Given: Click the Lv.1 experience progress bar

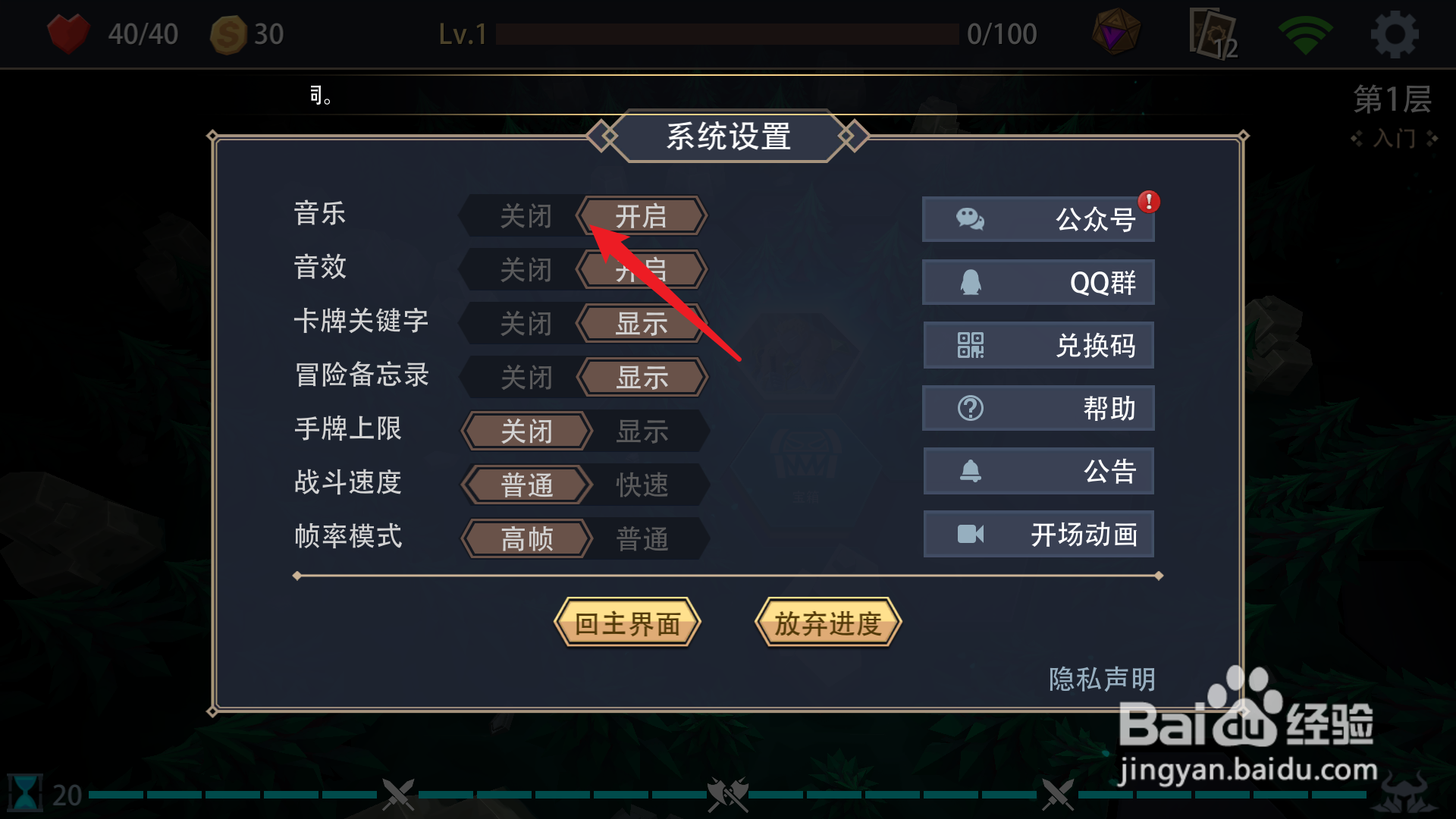Looking at the screenshot, I should [x=728, y=33].
